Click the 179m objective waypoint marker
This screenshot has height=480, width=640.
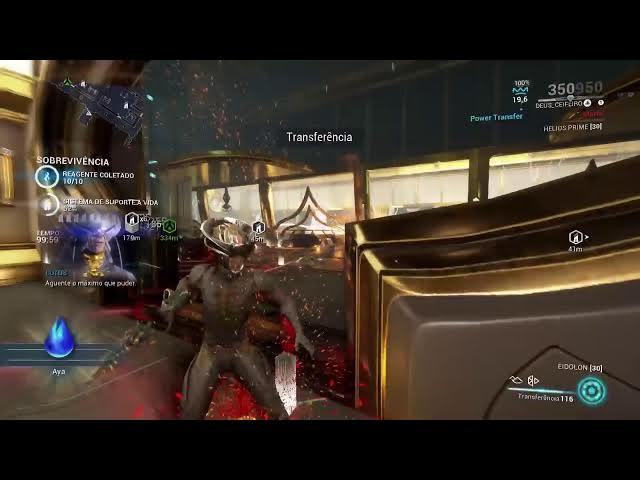coord(131,221)
